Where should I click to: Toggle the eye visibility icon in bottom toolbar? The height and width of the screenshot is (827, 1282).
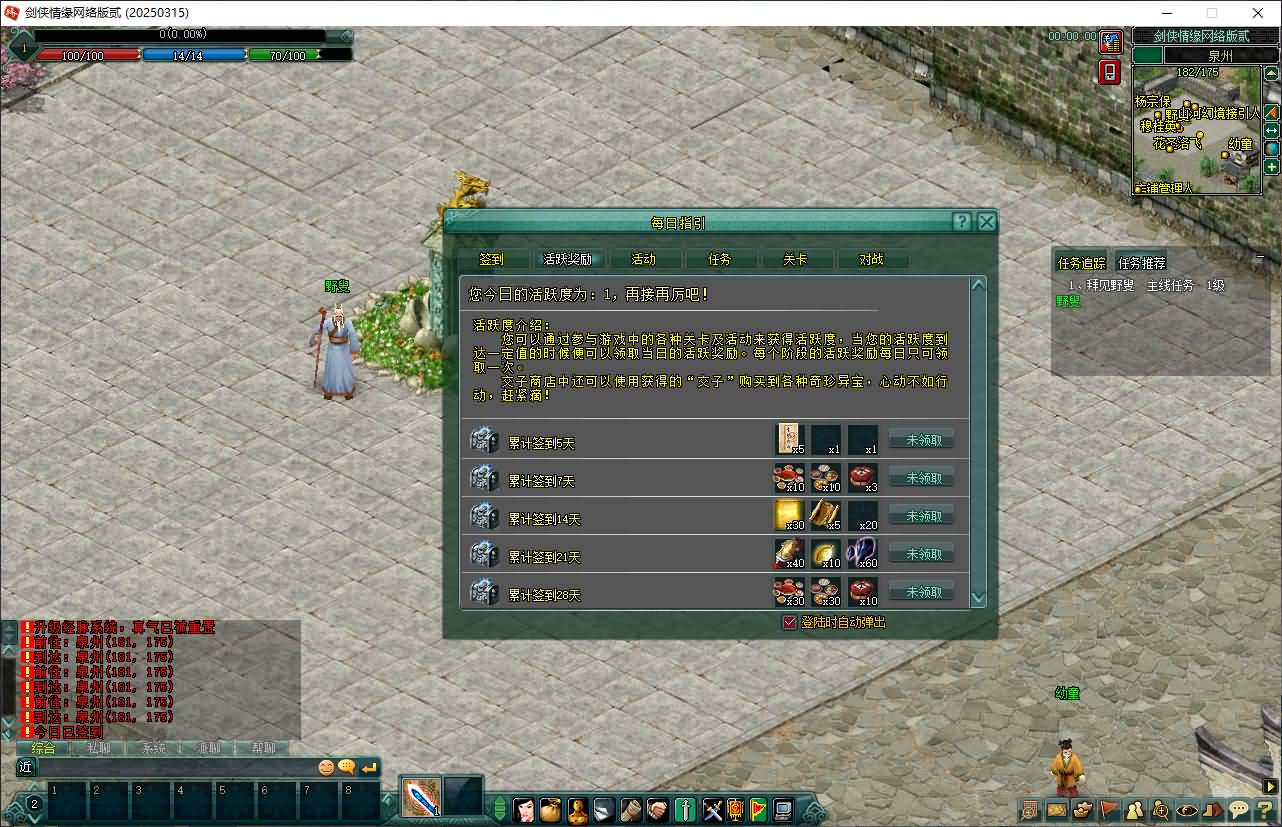pos(1185,810)
